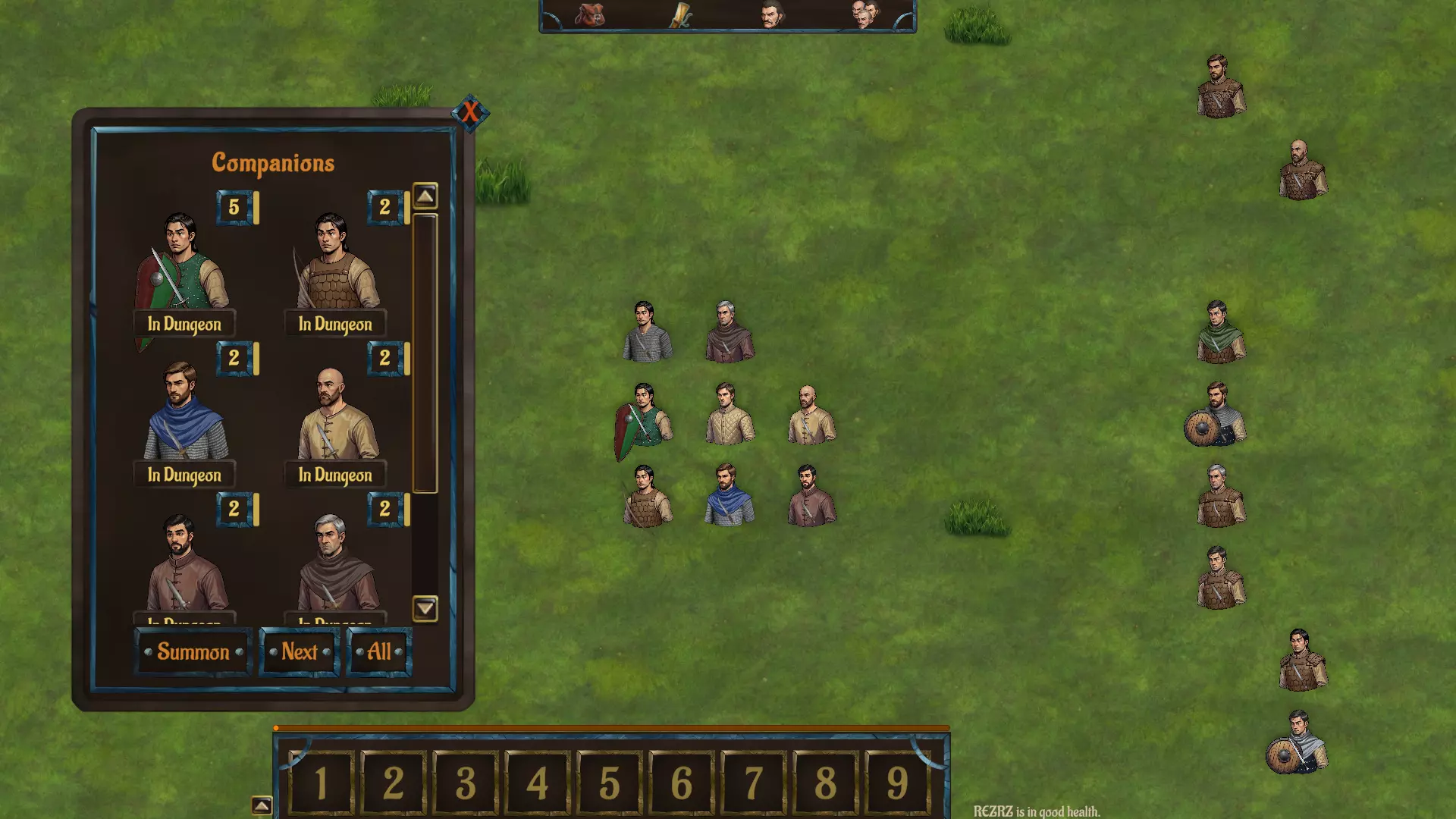Image resolution: width=1456 pixels, height=819 pixels.
Task: Close the Companions panel
Action: [x=470, y=113]
